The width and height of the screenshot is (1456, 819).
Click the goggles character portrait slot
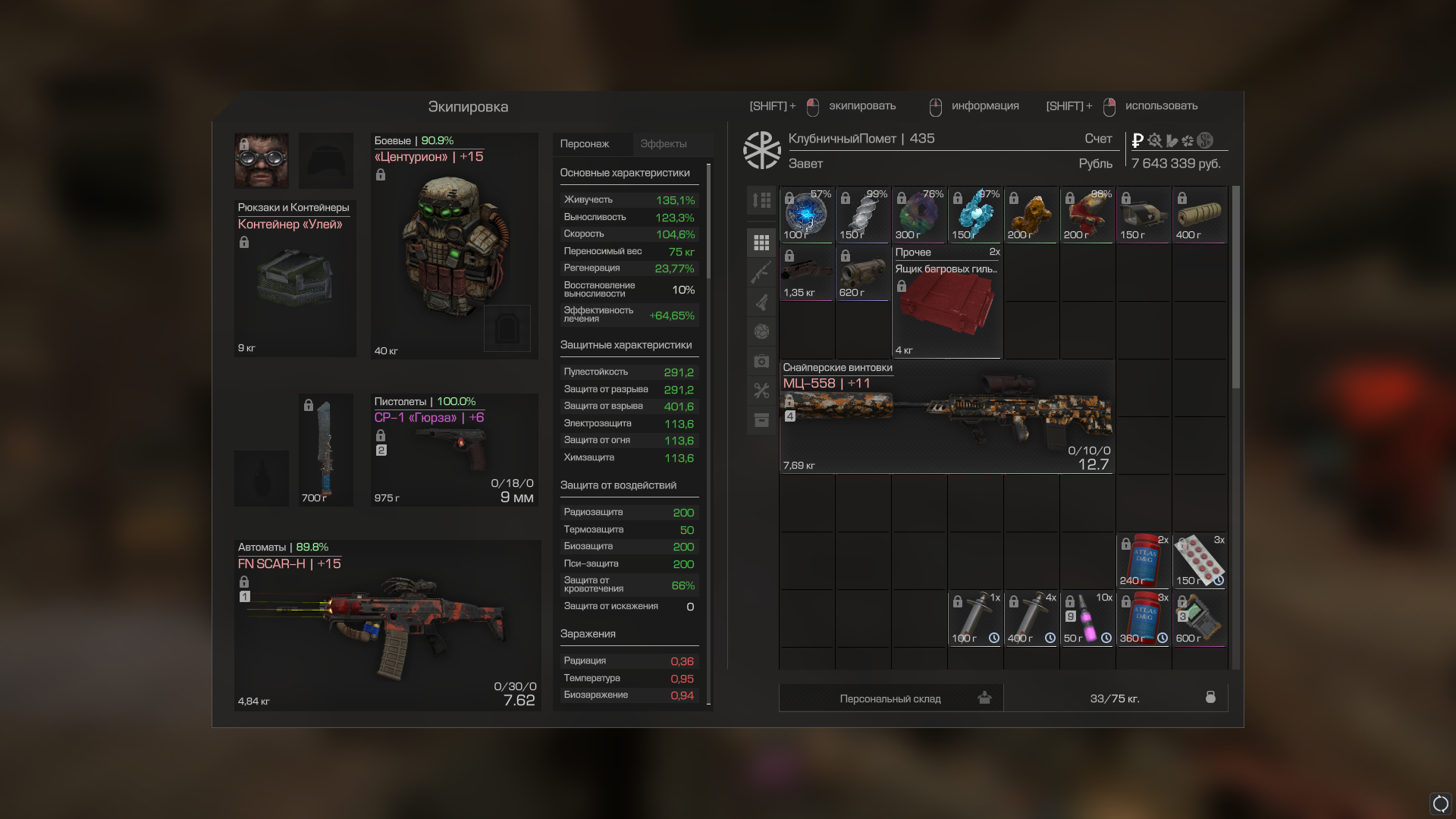click(x=261, y=161)
